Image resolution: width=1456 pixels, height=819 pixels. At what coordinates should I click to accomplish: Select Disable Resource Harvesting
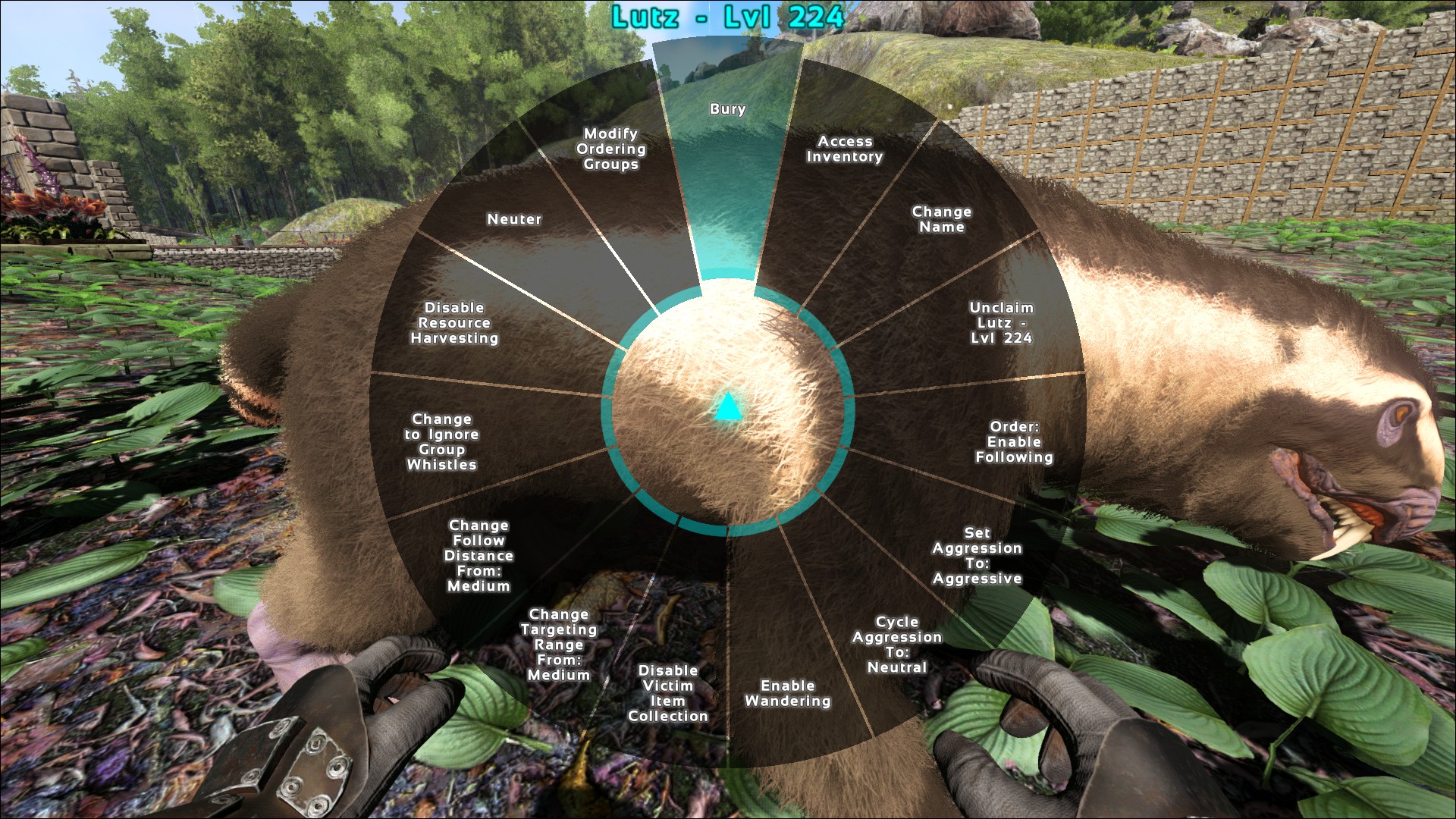[x=454, y=323]
